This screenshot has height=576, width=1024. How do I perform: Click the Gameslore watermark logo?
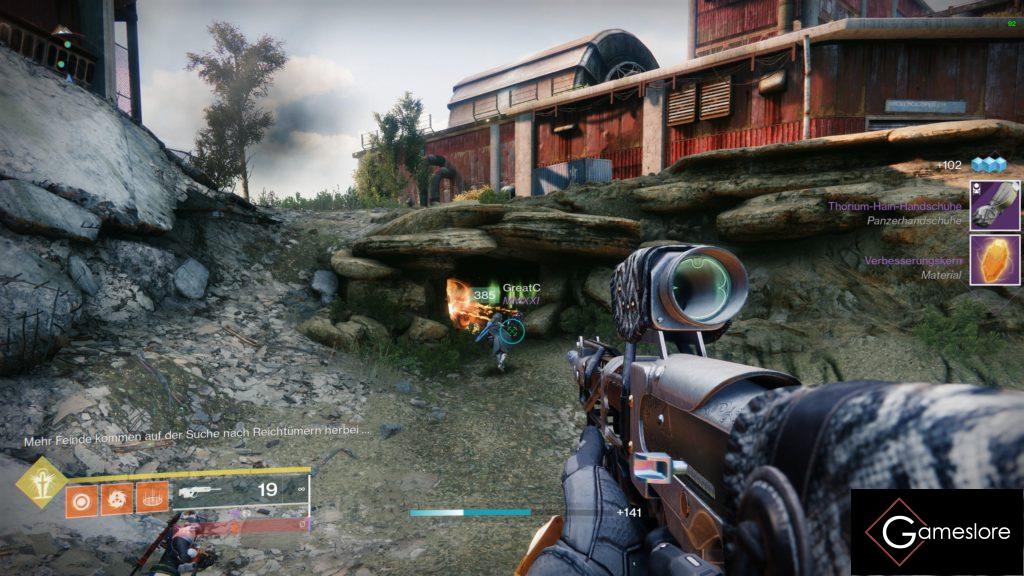[936, 531]
